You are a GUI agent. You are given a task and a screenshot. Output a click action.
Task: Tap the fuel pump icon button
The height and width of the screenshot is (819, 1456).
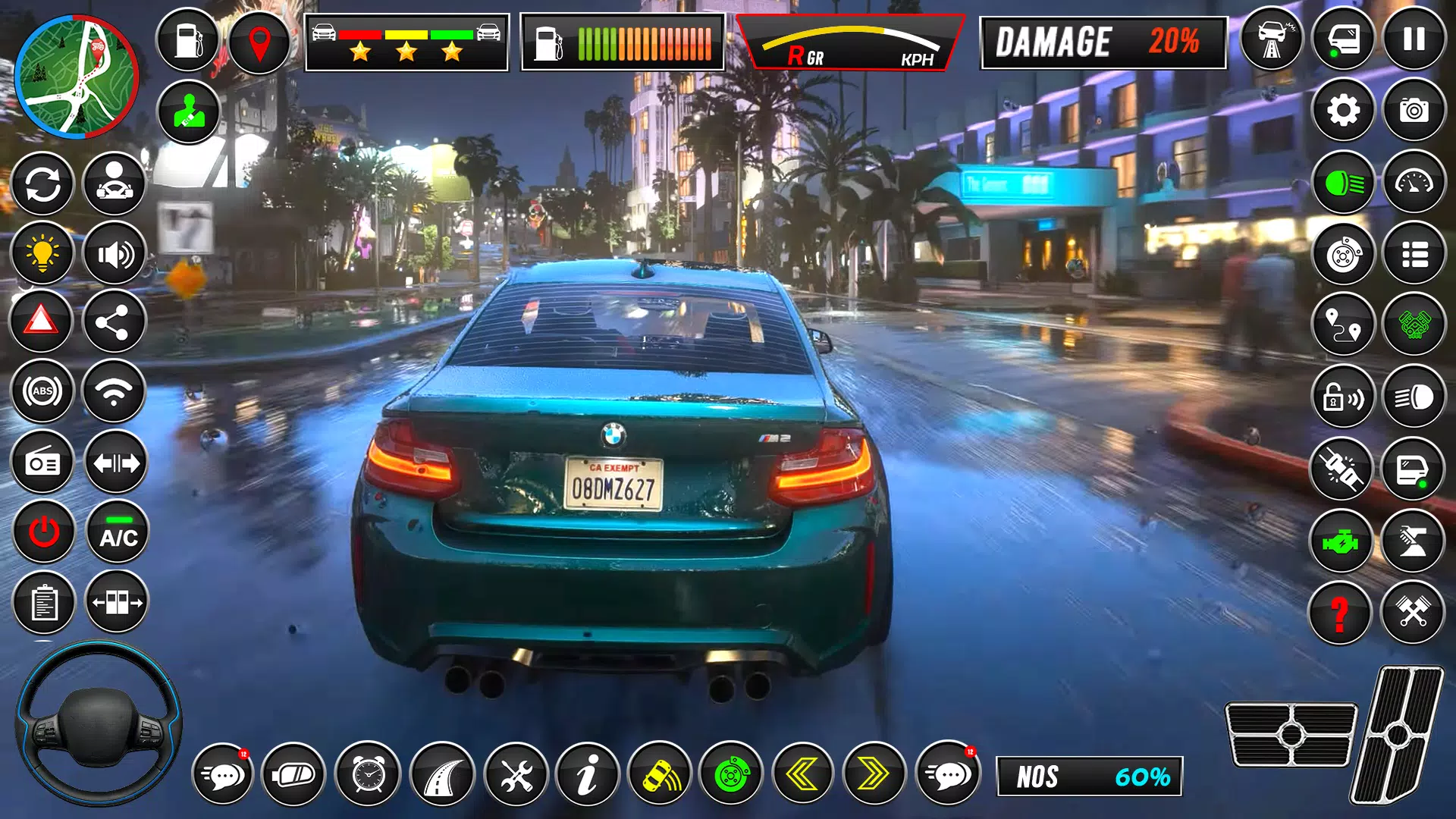(188, 40)
